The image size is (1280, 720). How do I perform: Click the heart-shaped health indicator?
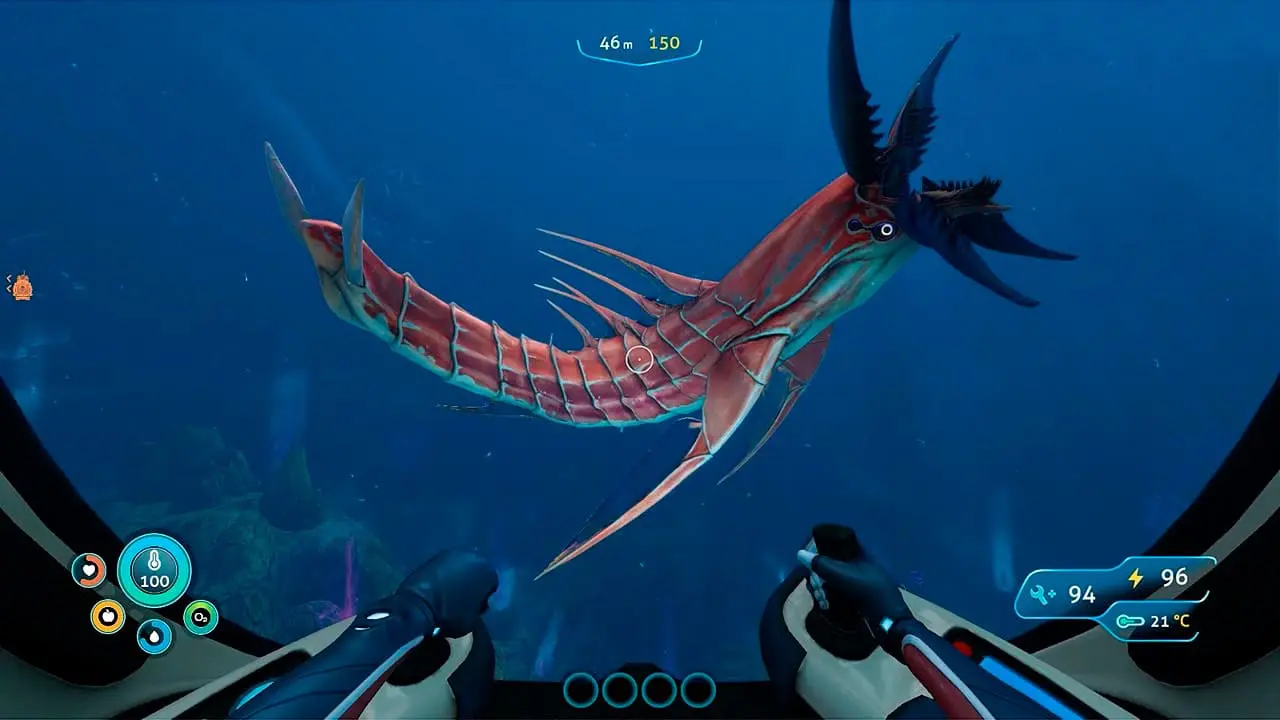(88, 570)
